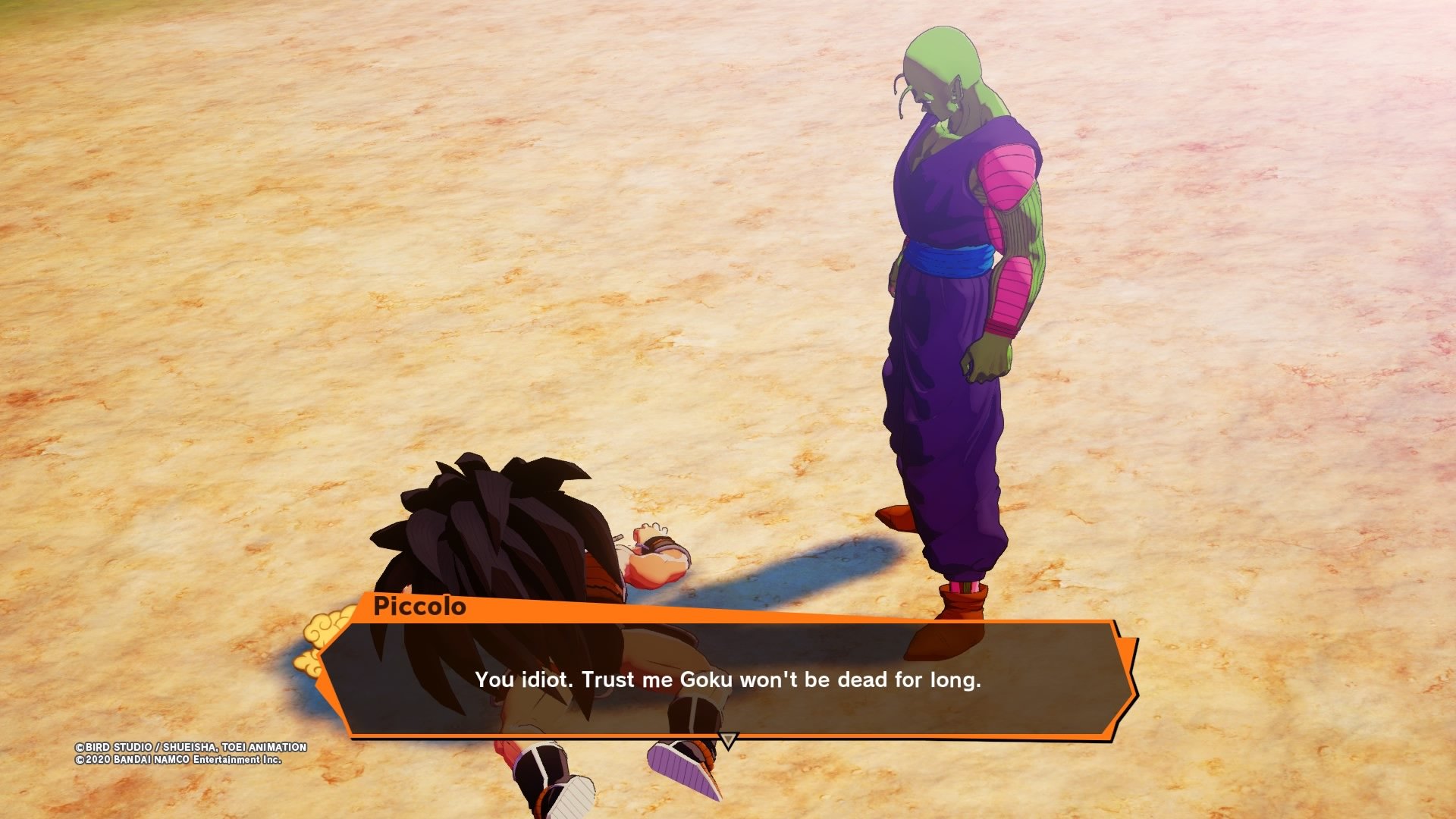The image size is (1456, 819).
Task: Advance the dialogue with the continue arrow
Action: coord(728,739)
